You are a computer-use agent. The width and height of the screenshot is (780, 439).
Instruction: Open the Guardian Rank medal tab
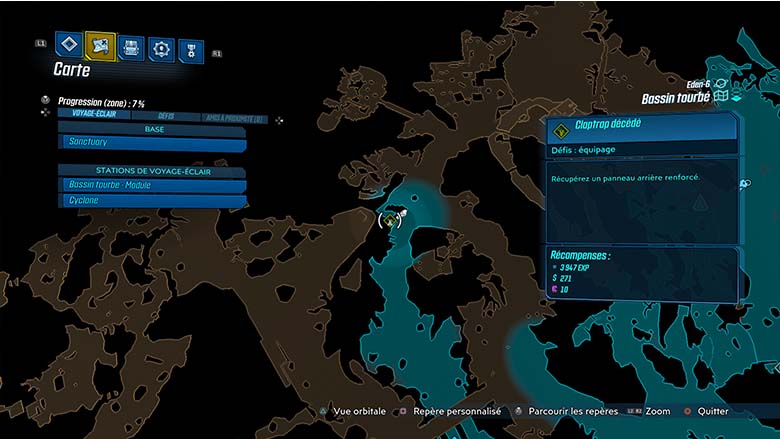click(190, 50)
